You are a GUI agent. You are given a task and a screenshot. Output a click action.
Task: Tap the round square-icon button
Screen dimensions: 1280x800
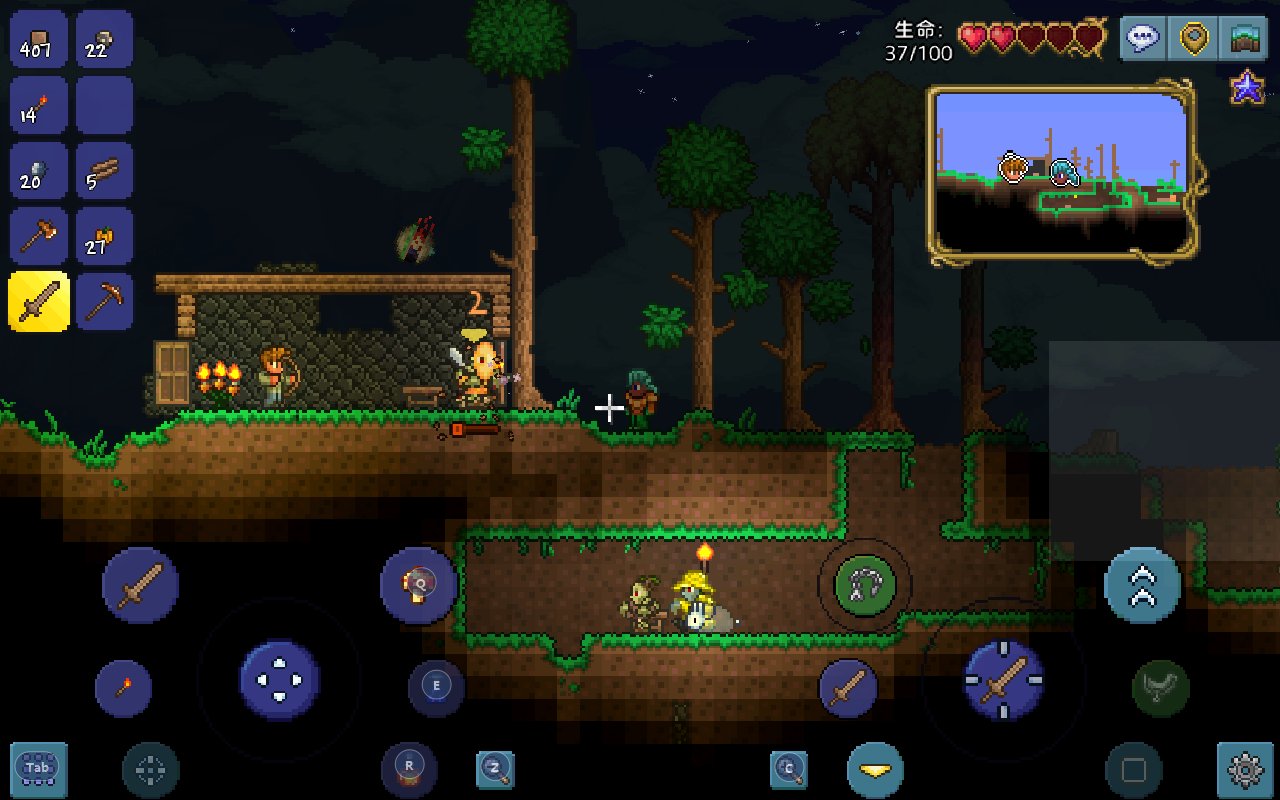pos(1133,770)
